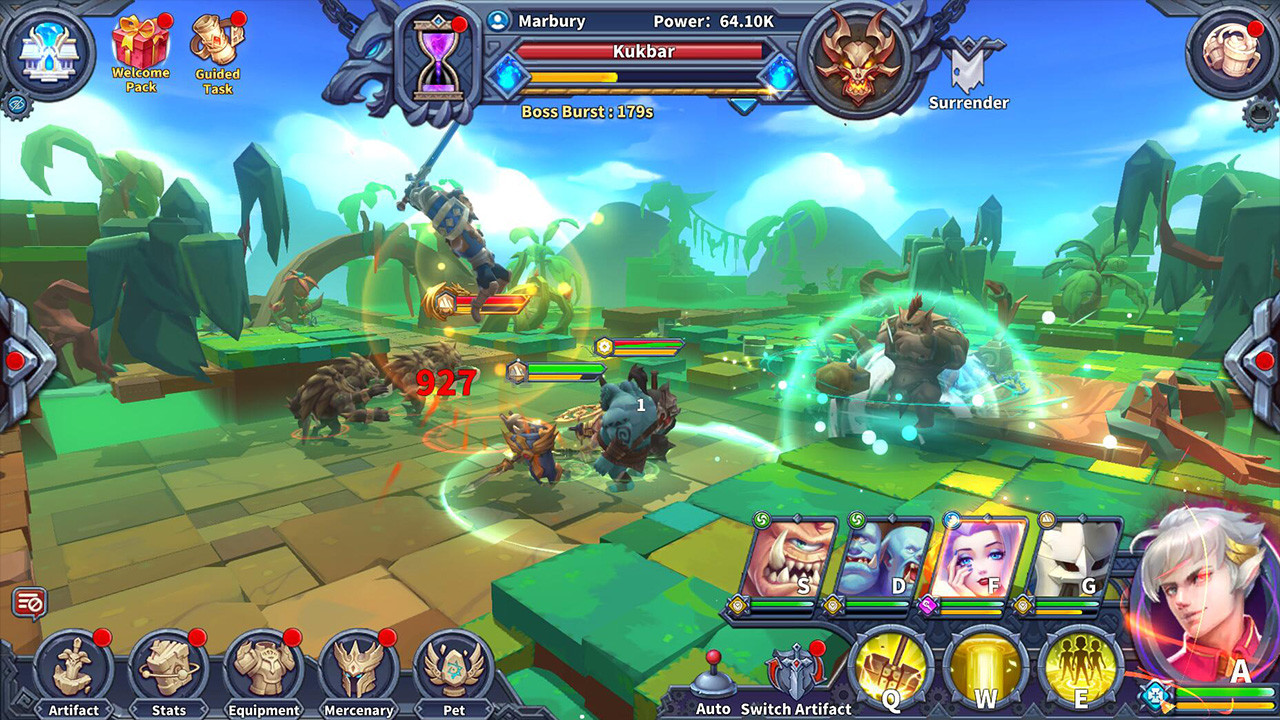Surrender the battle
This screenshot has height=720, width=1280.
[968, 72]
